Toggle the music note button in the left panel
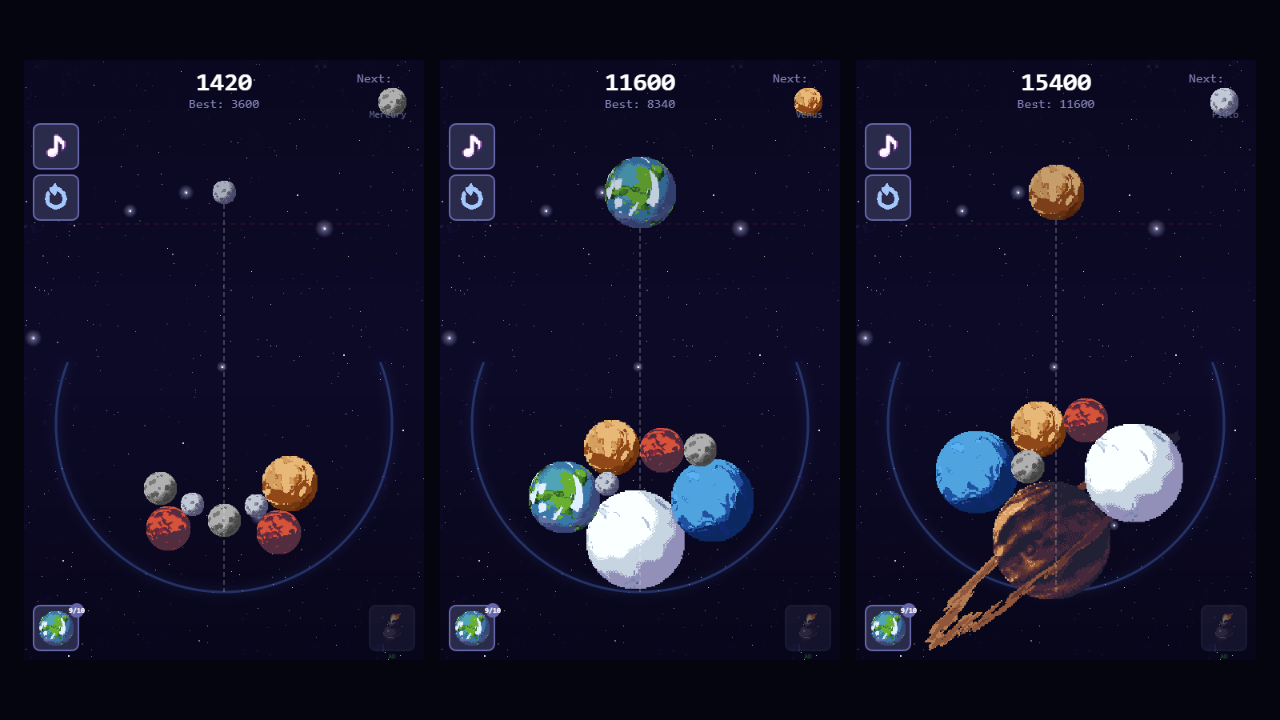1280x720 pixels. [x=55, y=146]
